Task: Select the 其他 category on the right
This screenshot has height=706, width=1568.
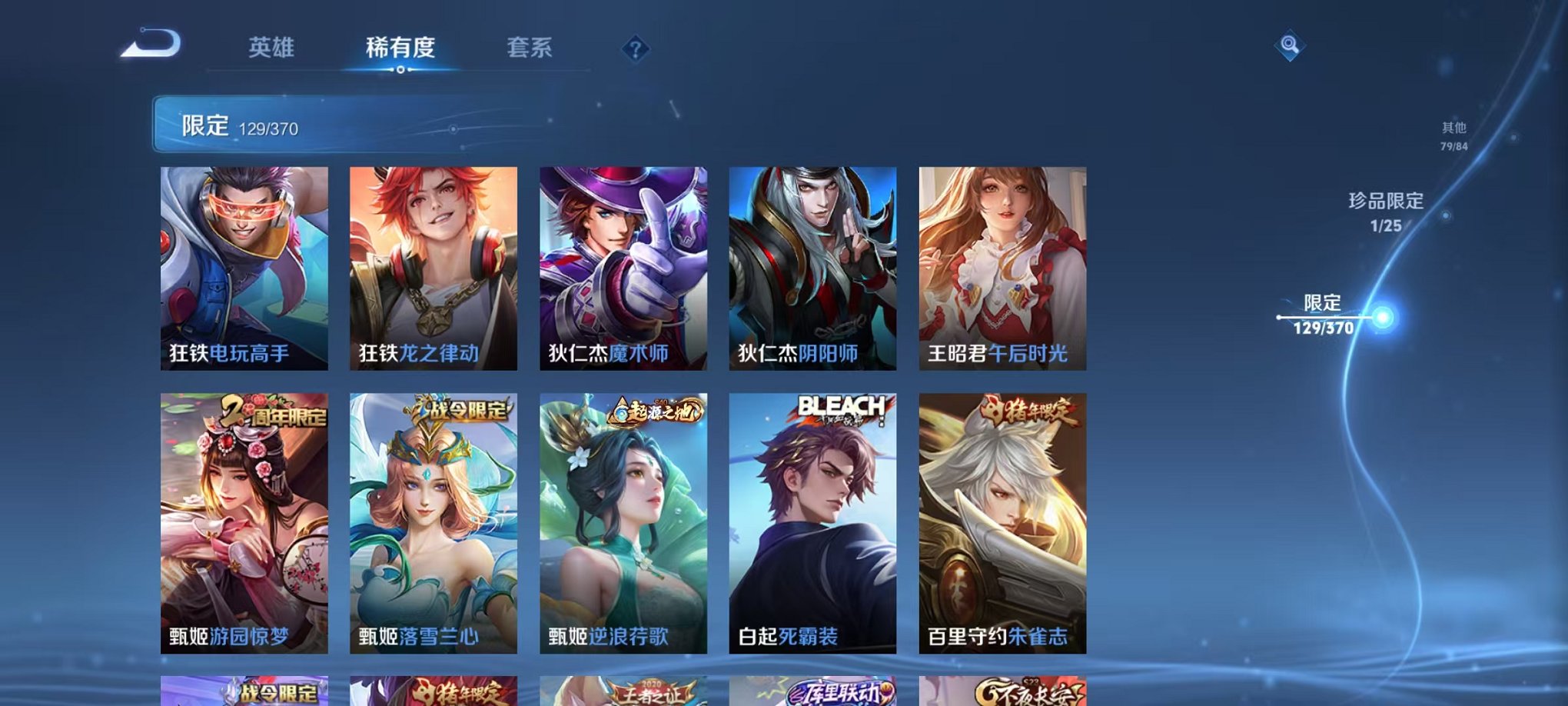Action: coord(1452,130)
